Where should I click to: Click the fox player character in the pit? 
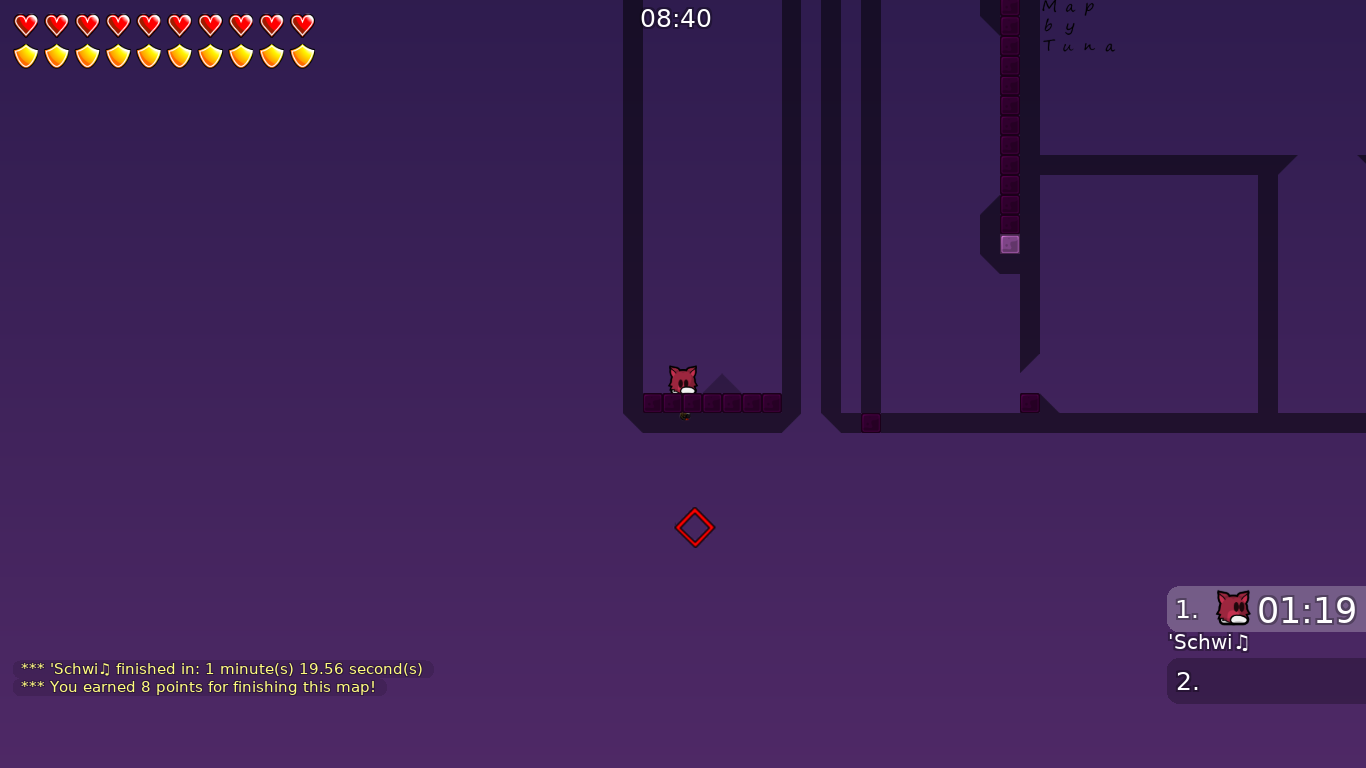click(682, 379)
